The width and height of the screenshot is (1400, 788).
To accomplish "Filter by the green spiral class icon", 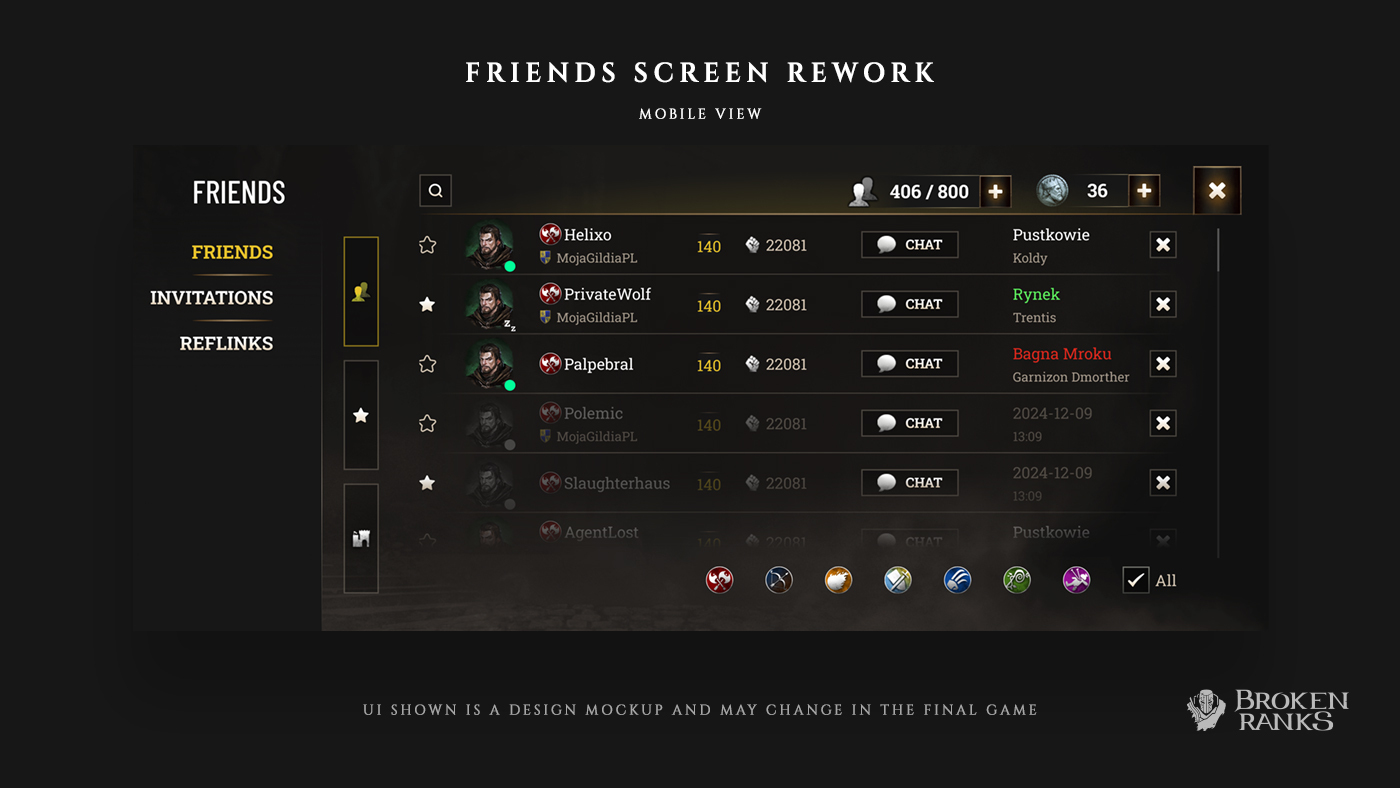I will tap(1017, 580).
